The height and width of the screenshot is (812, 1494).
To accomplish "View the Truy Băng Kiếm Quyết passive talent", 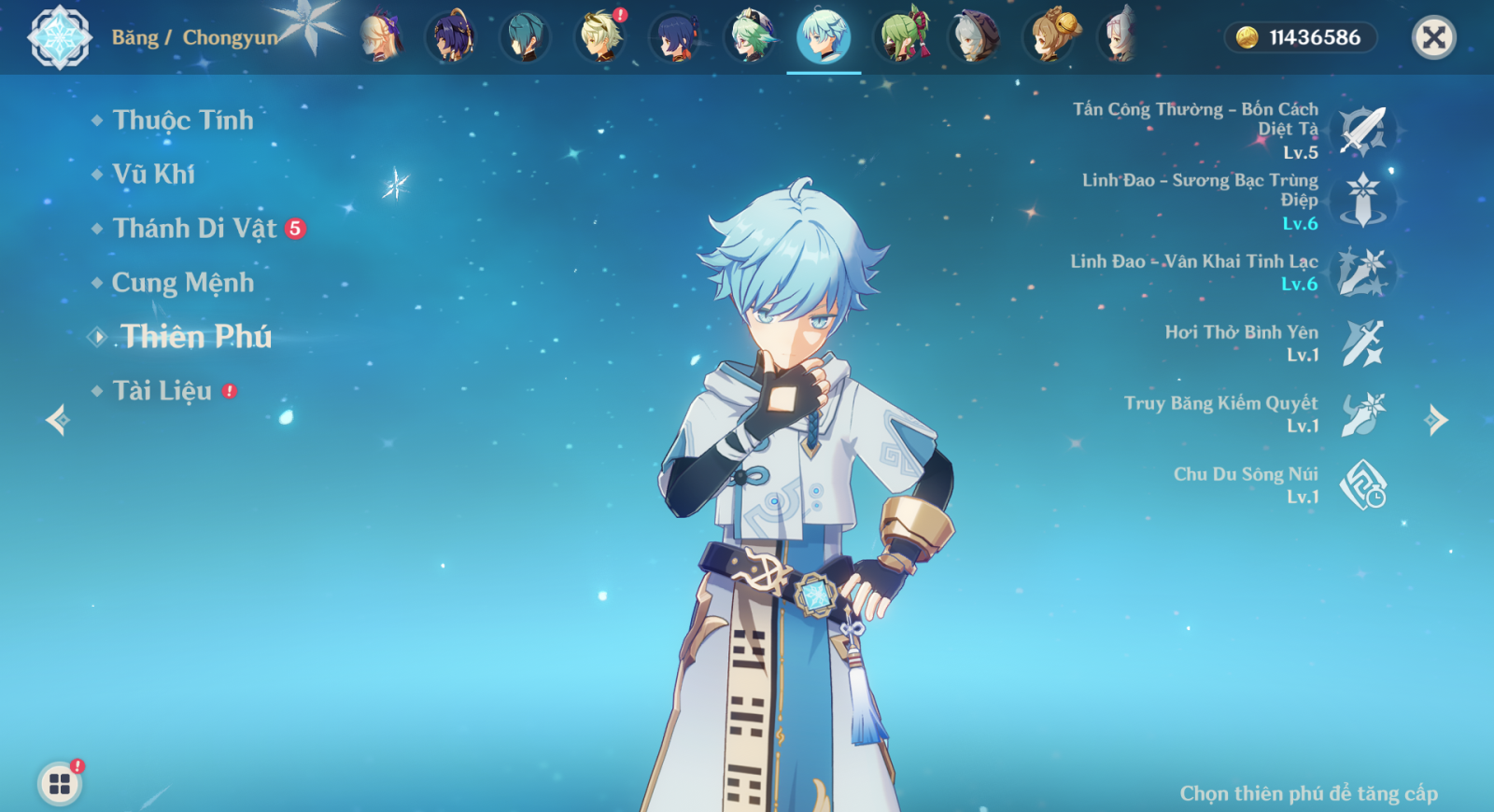I will 1362,414.
